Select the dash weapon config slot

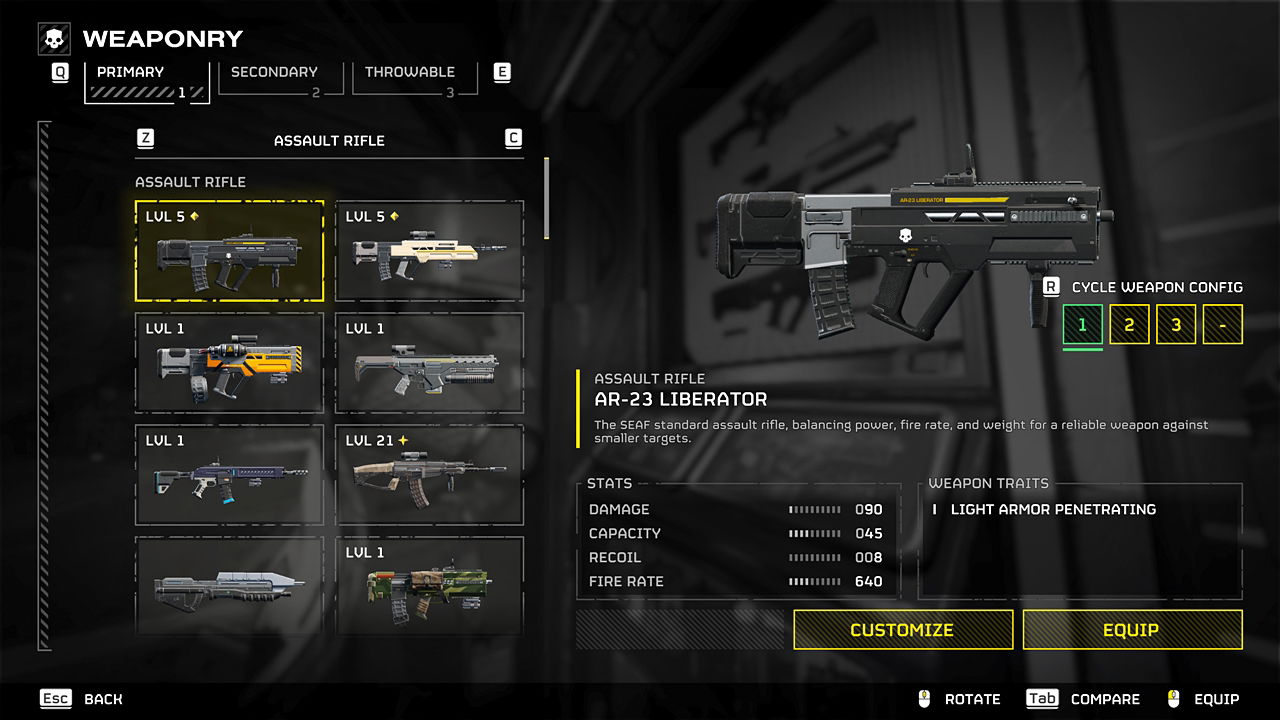coord(1222,325)
